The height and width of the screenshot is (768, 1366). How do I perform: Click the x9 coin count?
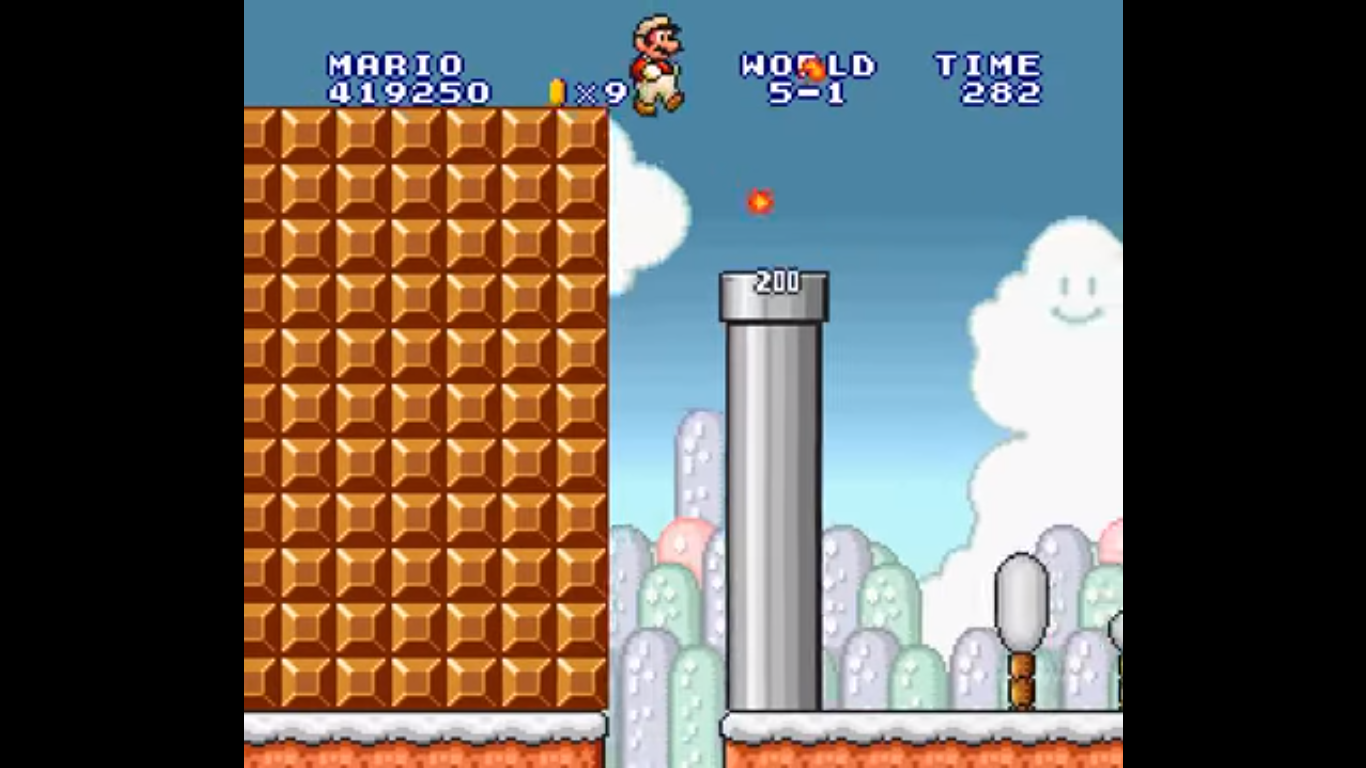tap(599, 92)
